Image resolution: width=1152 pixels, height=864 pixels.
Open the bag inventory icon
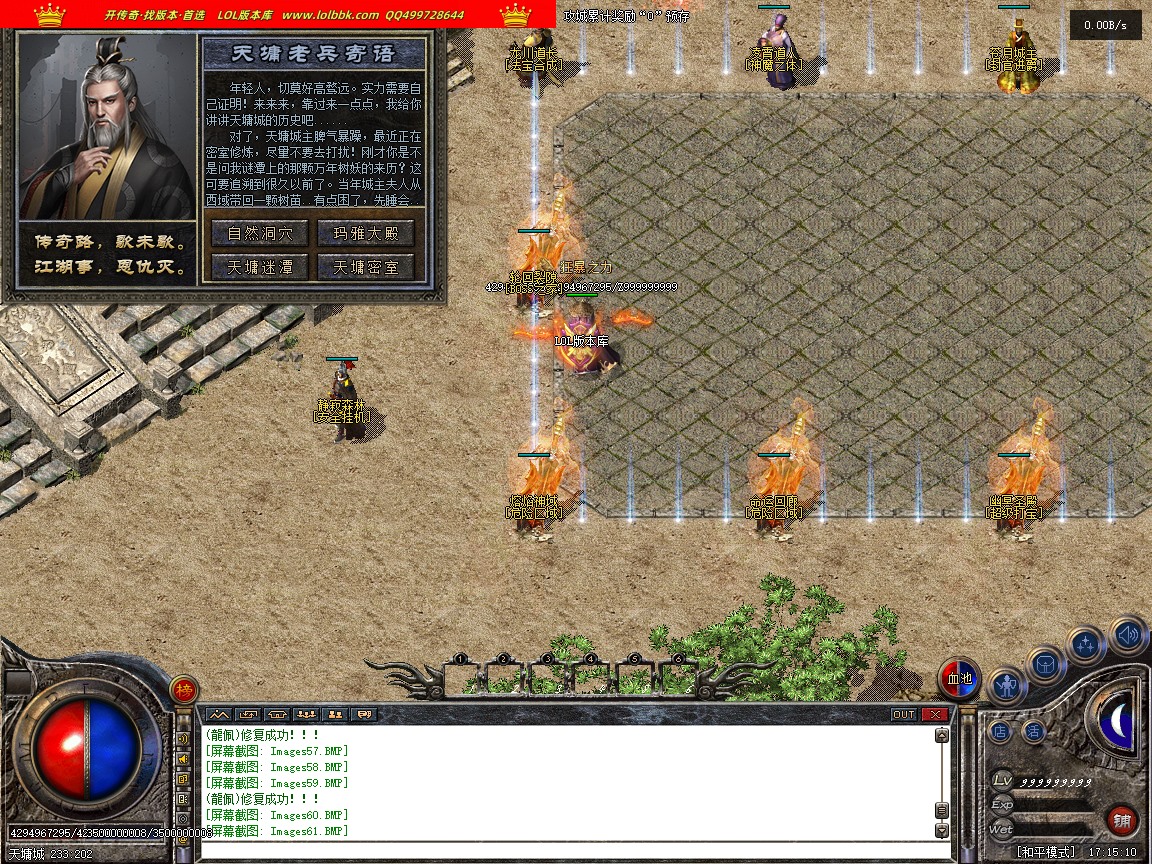pos(1046,664)
